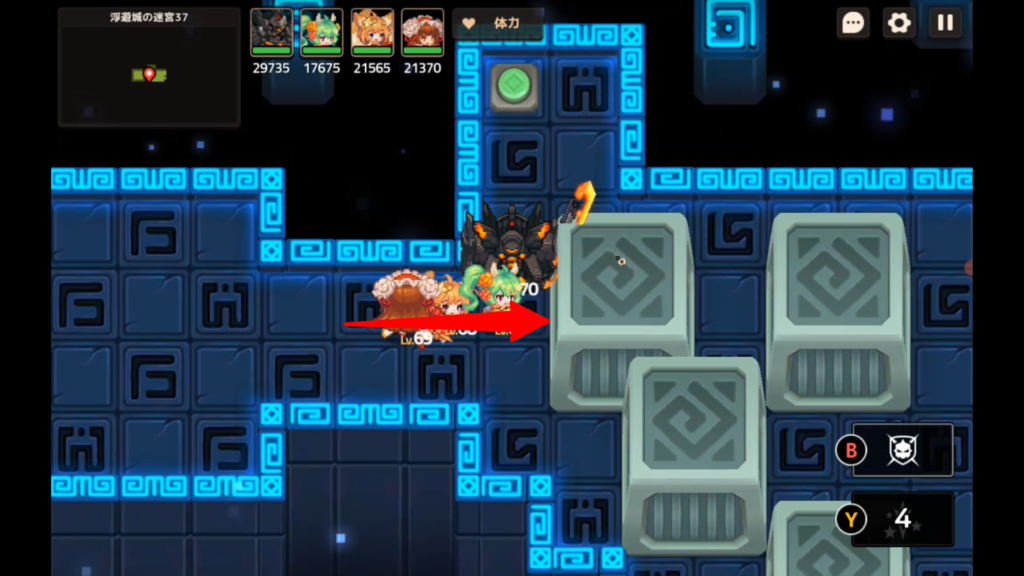Select the brown-haired hero with white flowers
Viewport: 1024px width, 576px height.
(x=422, y=33)
